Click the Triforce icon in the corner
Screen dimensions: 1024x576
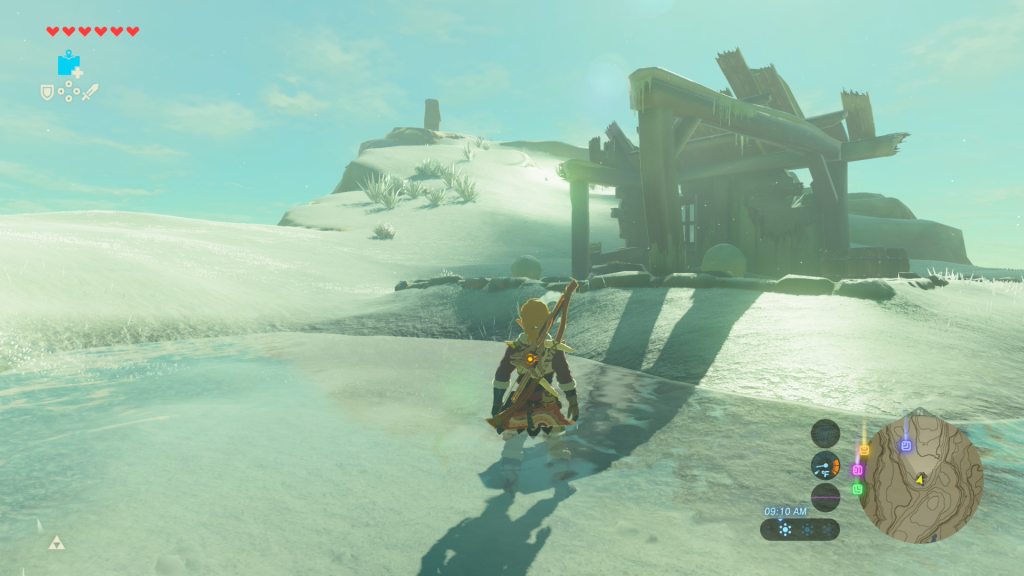(x=55, y=543)
